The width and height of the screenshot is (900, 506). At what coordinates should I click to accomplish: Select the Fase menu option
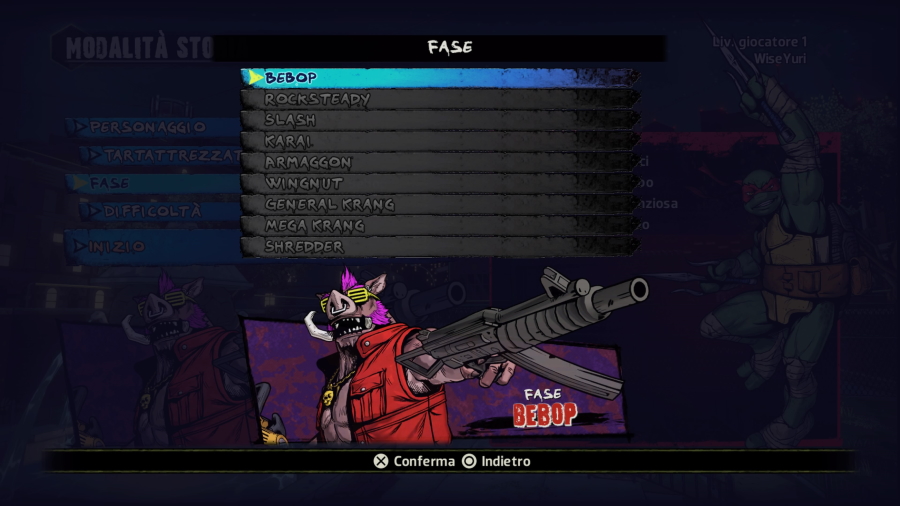pos(110,183)
